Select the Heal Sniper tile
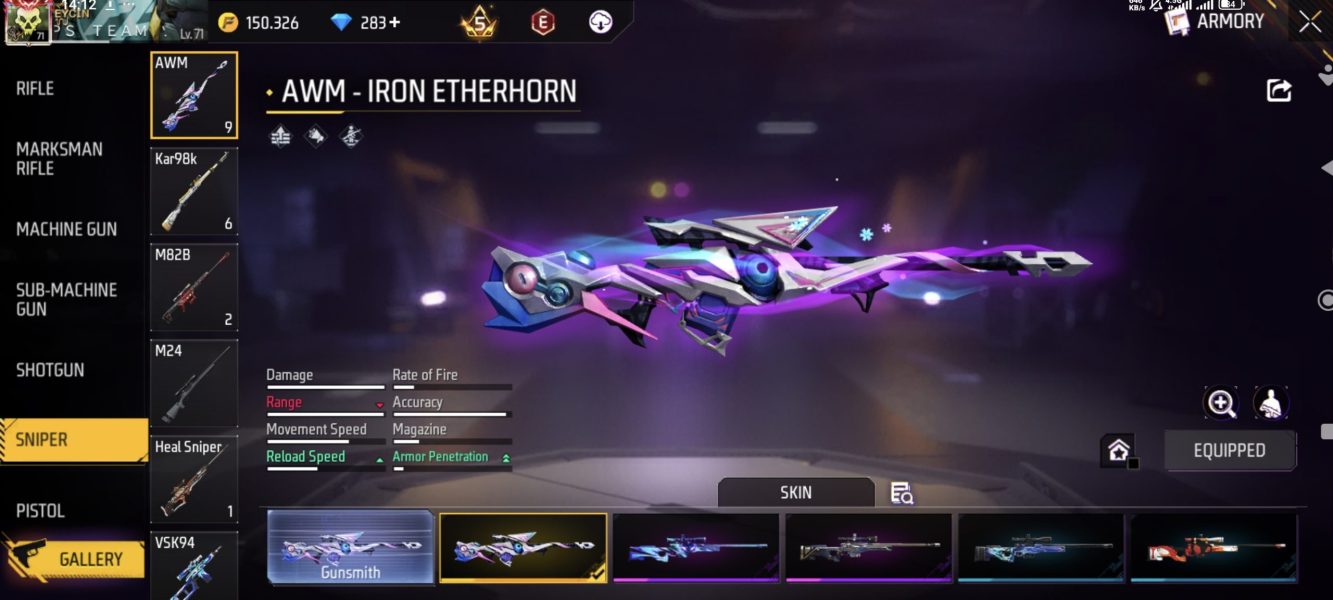This screenshot has width=1333, height=600. (x=194, y=480)
